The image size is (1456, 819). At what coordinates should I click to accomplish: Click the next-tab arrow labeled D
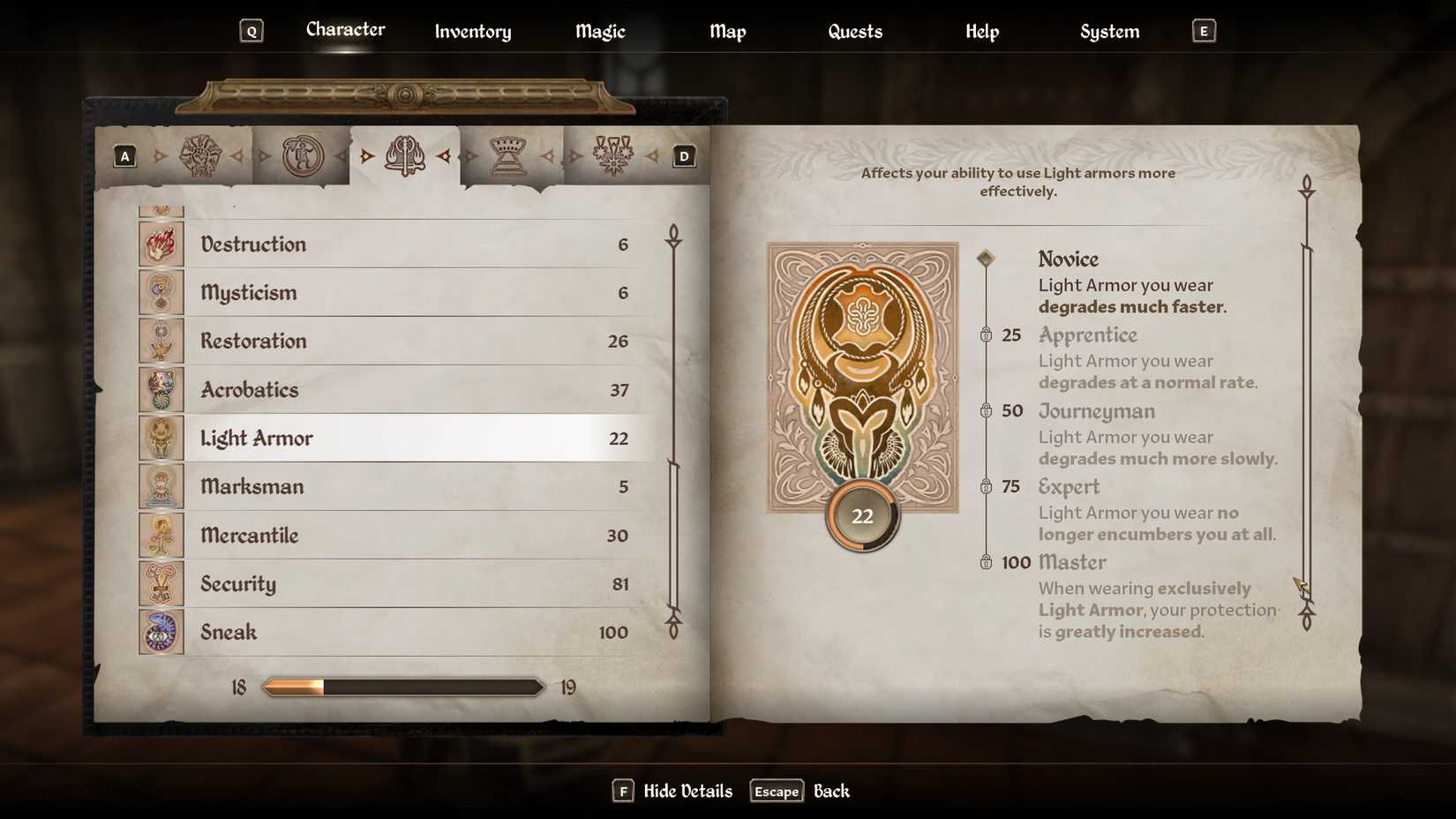pos(683,155)
